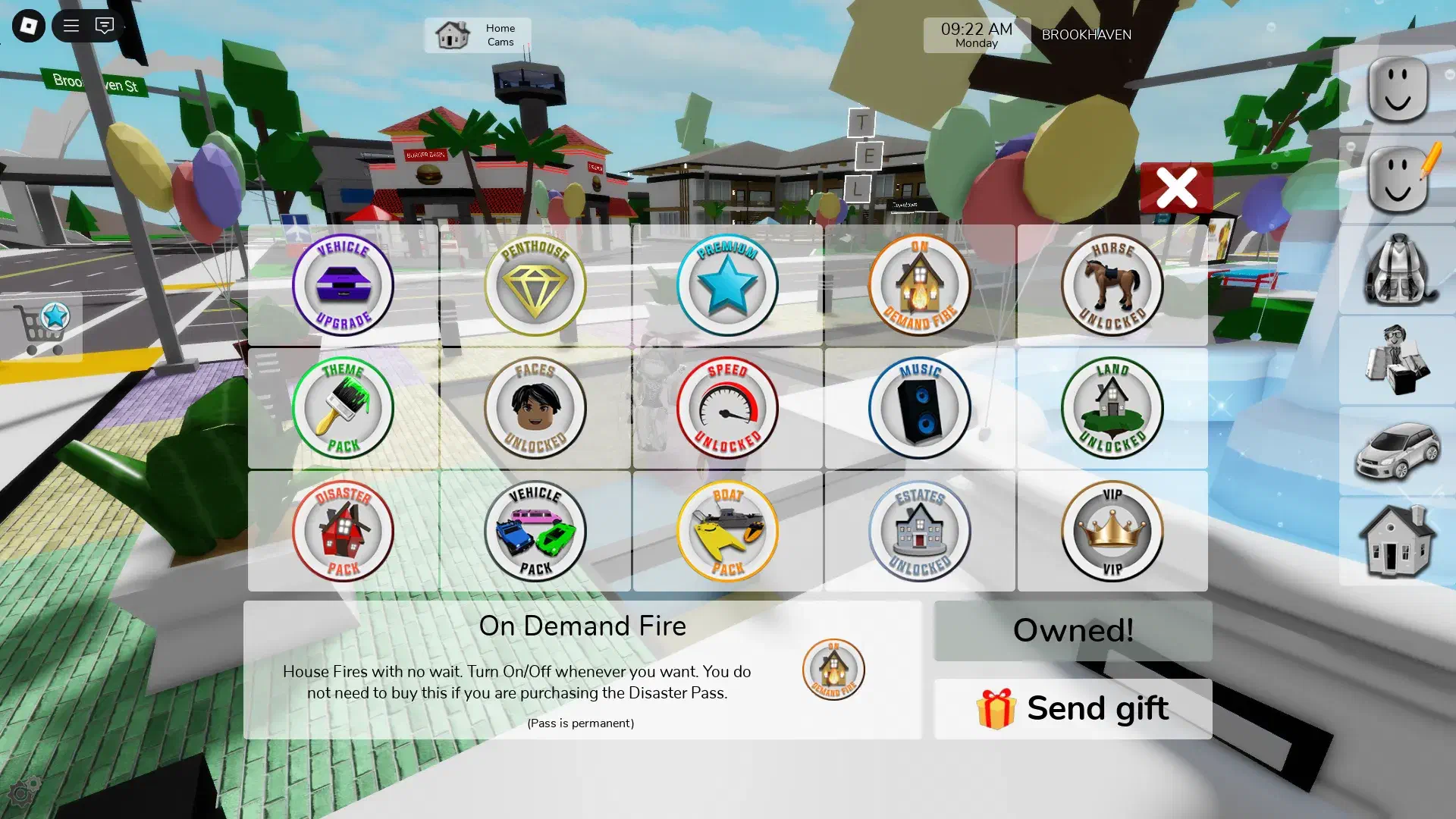Select the Land Unlocked pass
The image size is (1456, 819).
pyautogui.click(x=1112, y=408)
